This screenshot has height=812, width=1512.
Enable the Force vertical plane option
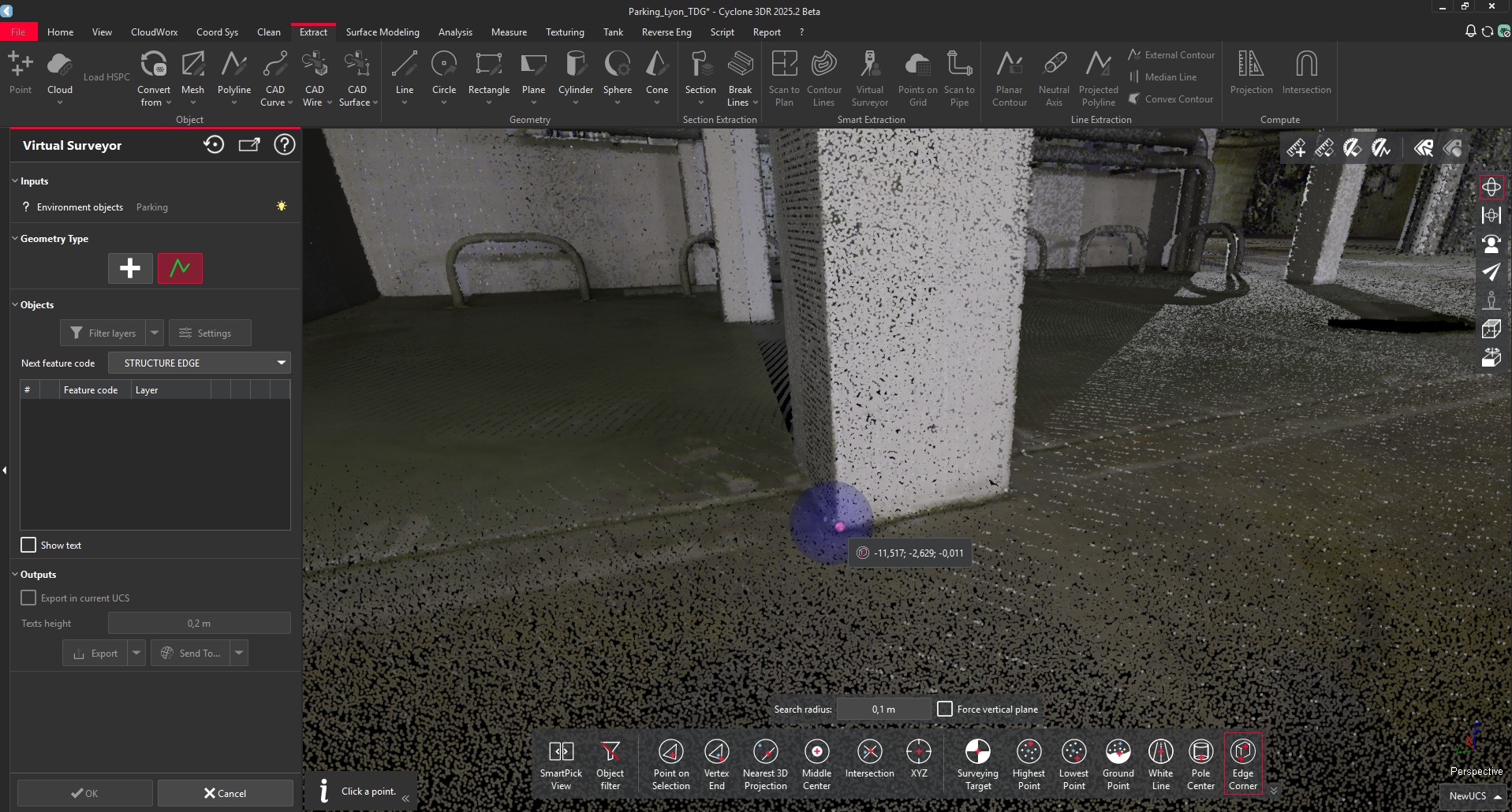tap(943, 709)
